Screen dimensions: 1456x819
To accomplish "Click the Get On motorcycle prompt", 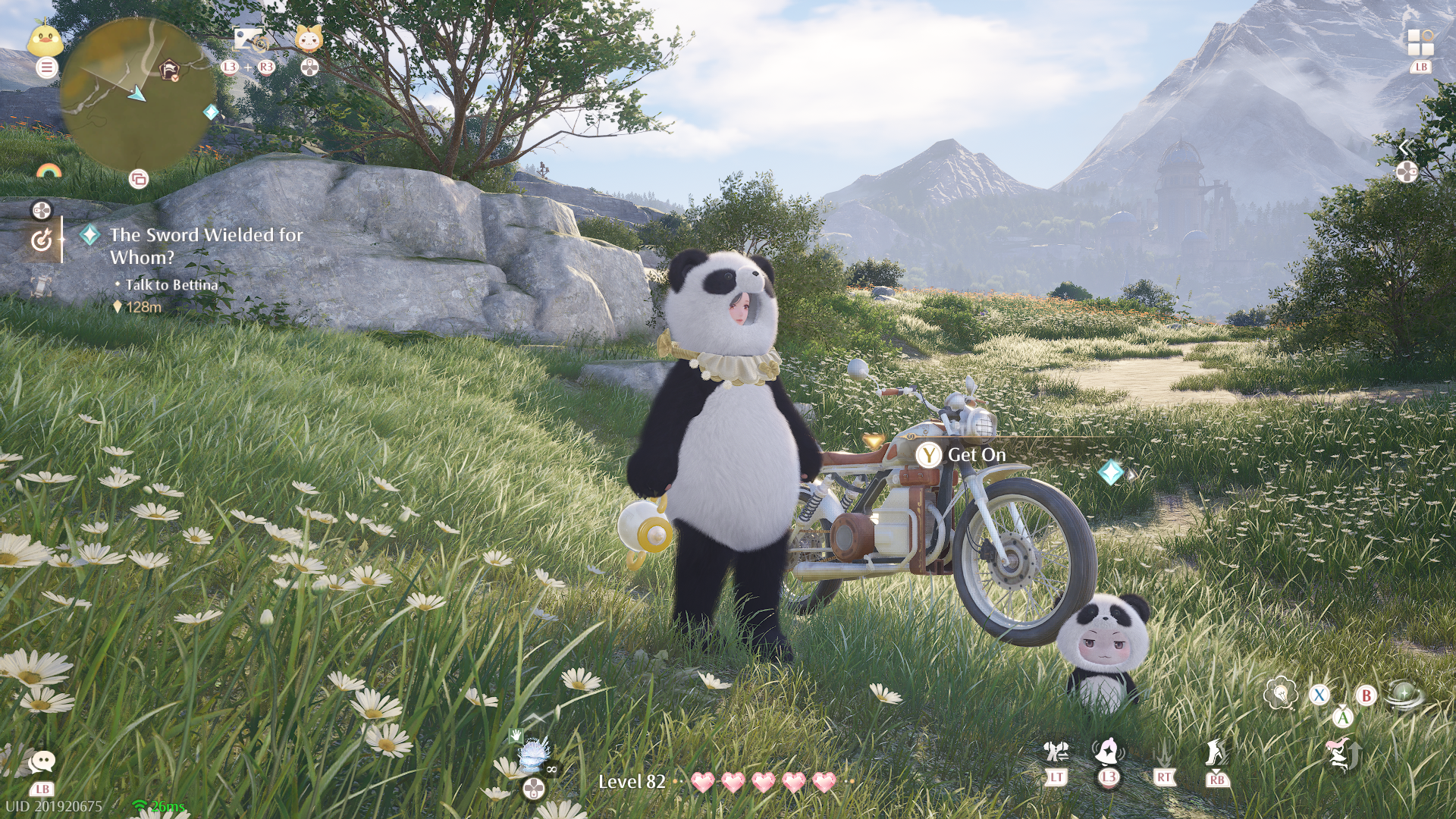I will click(x=962, y=455).
